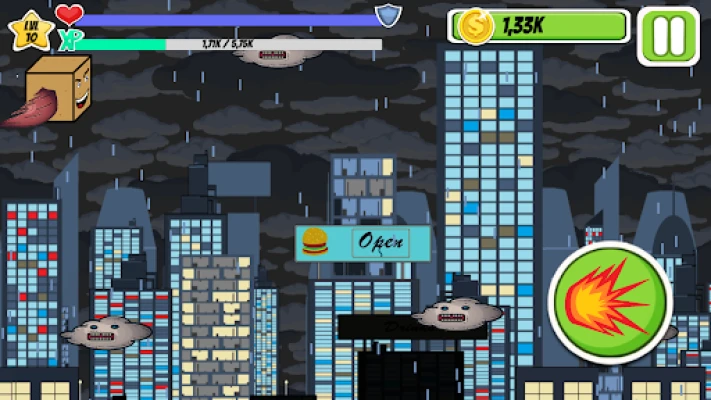Tap the fireball attack button

click(x=609, y=303)
